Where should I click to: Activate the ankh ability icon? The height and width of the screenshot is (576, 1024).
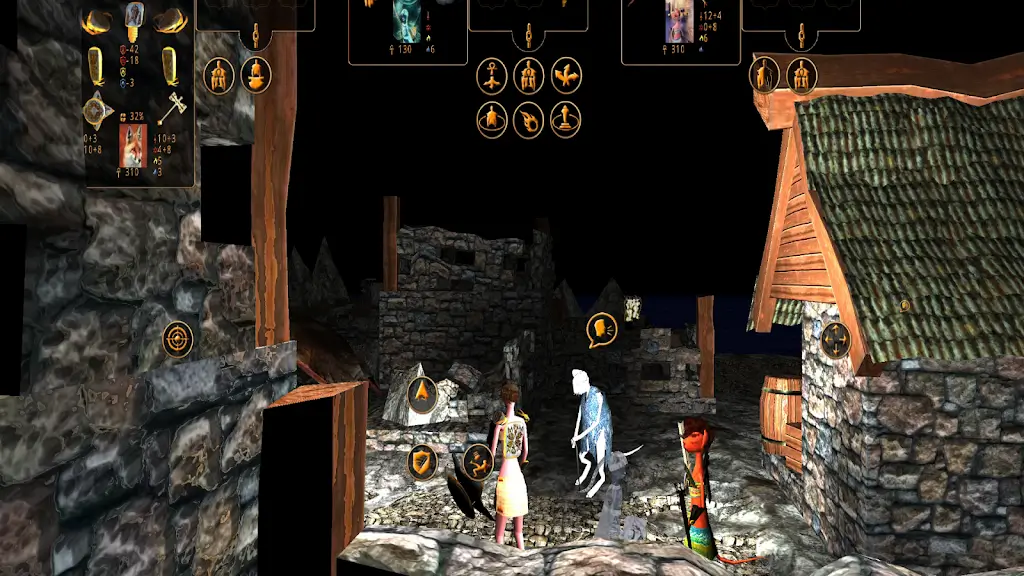pyautogui.click(x=492, y=76)
